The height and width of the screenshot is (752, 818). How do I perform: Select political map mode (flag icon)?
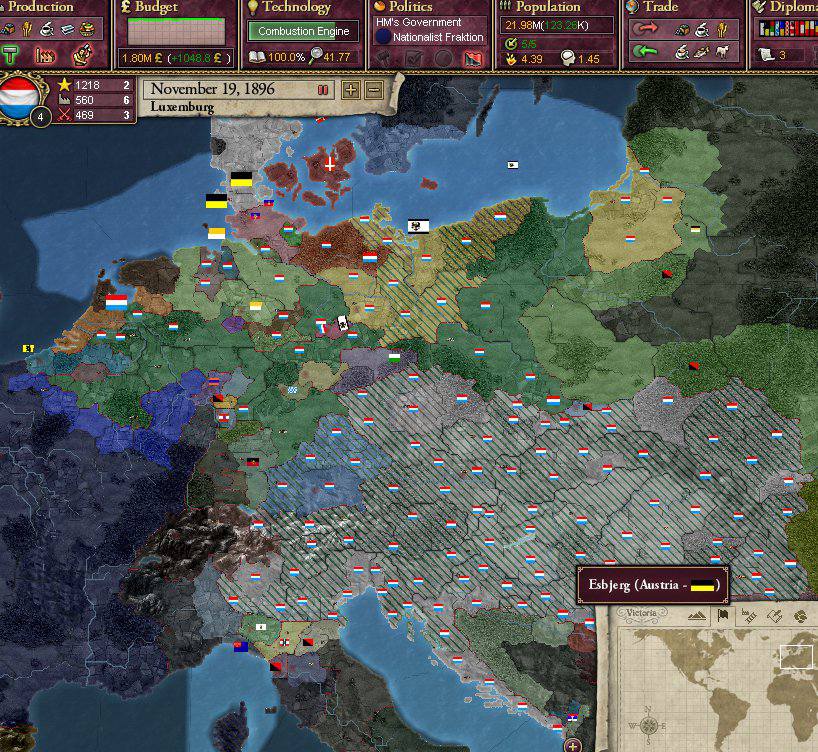pos(723,616)
